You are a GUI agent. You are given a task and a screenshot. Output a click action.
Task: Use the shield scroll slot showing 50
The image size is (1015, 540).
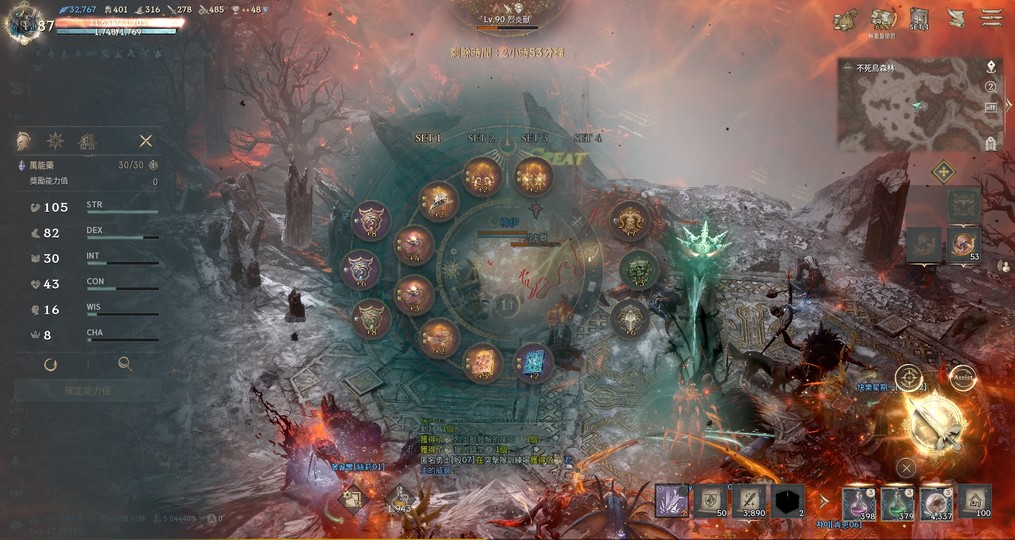[711, 499]
